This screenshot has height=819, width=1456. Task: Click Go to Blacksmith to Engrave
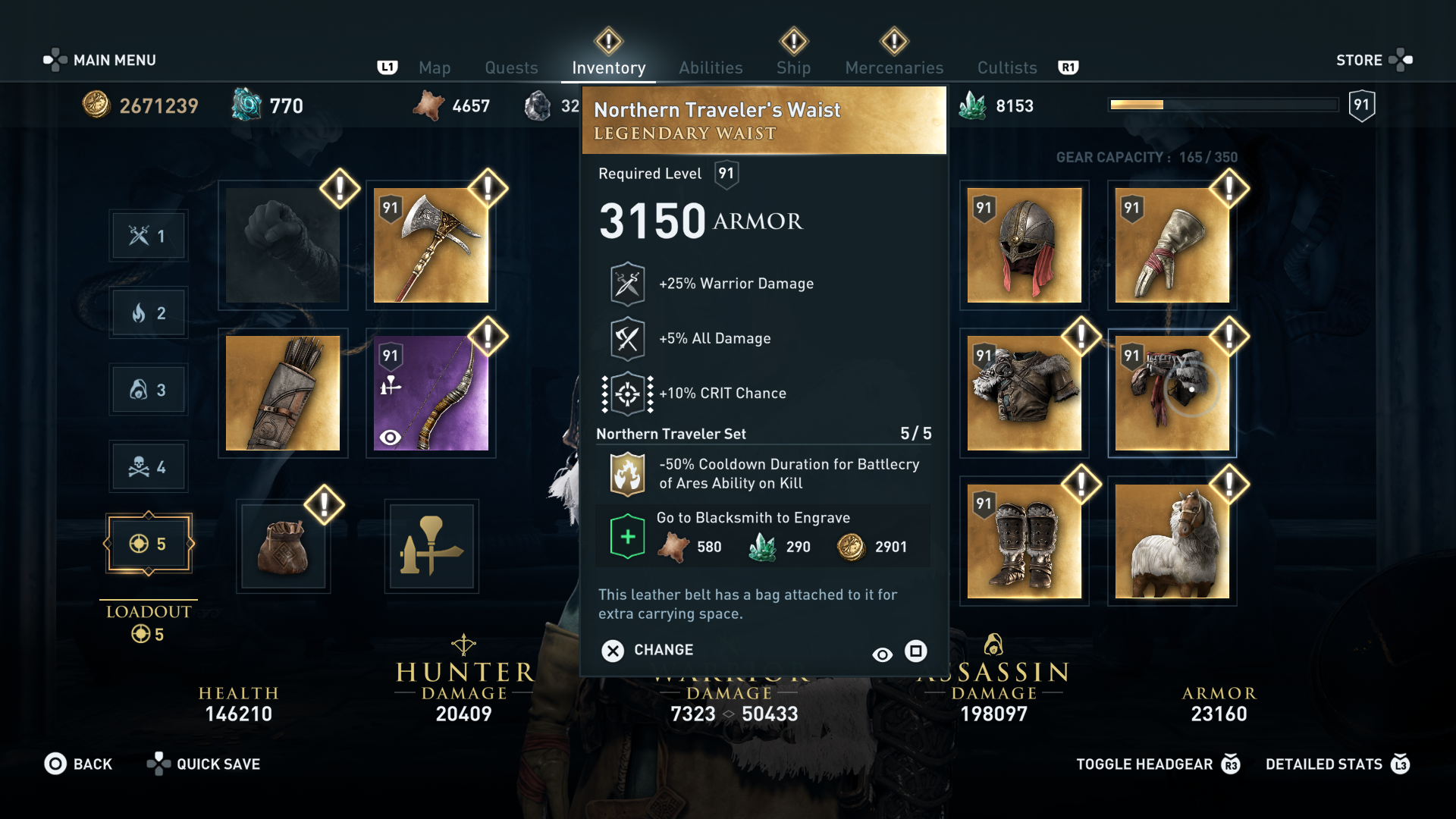point(749,517)
